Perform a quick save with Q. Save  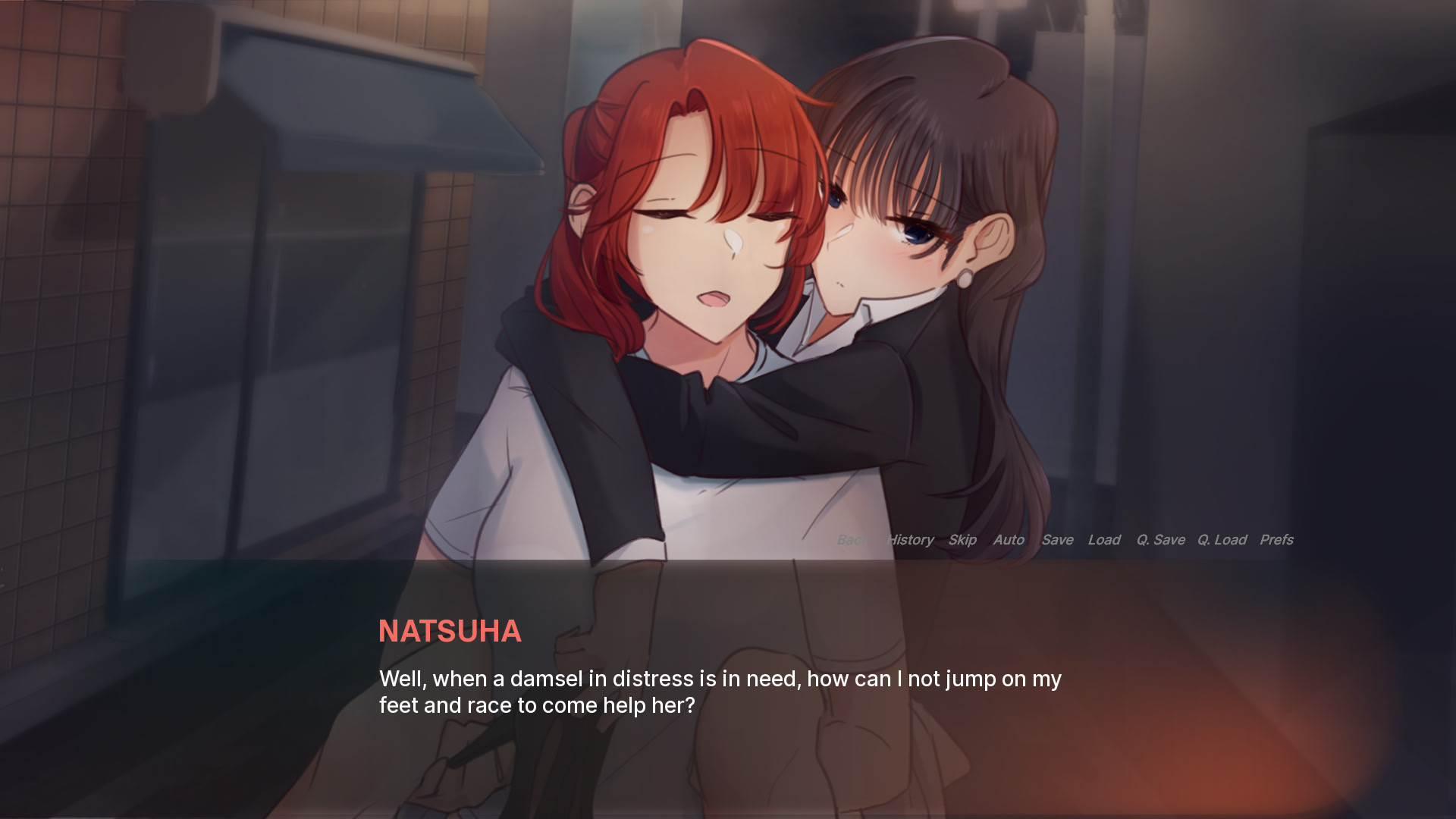1160,540
